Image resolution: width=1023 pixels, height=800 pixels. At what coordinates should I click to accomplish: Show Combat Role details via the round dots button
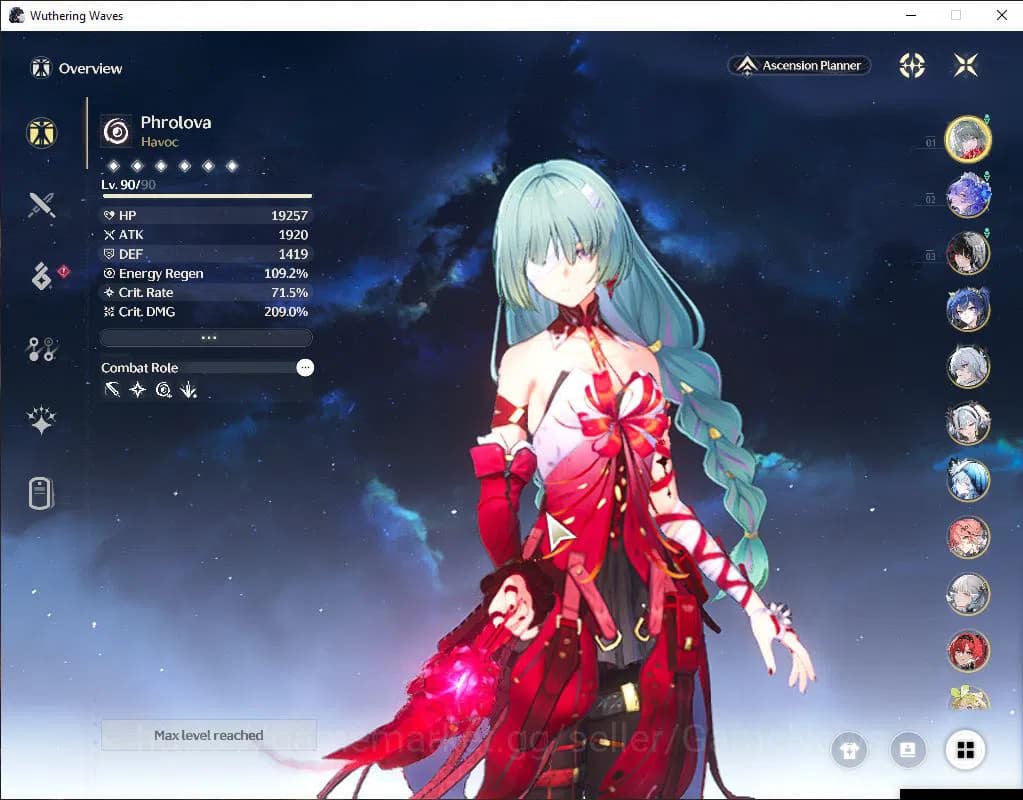tap(305, 368)
